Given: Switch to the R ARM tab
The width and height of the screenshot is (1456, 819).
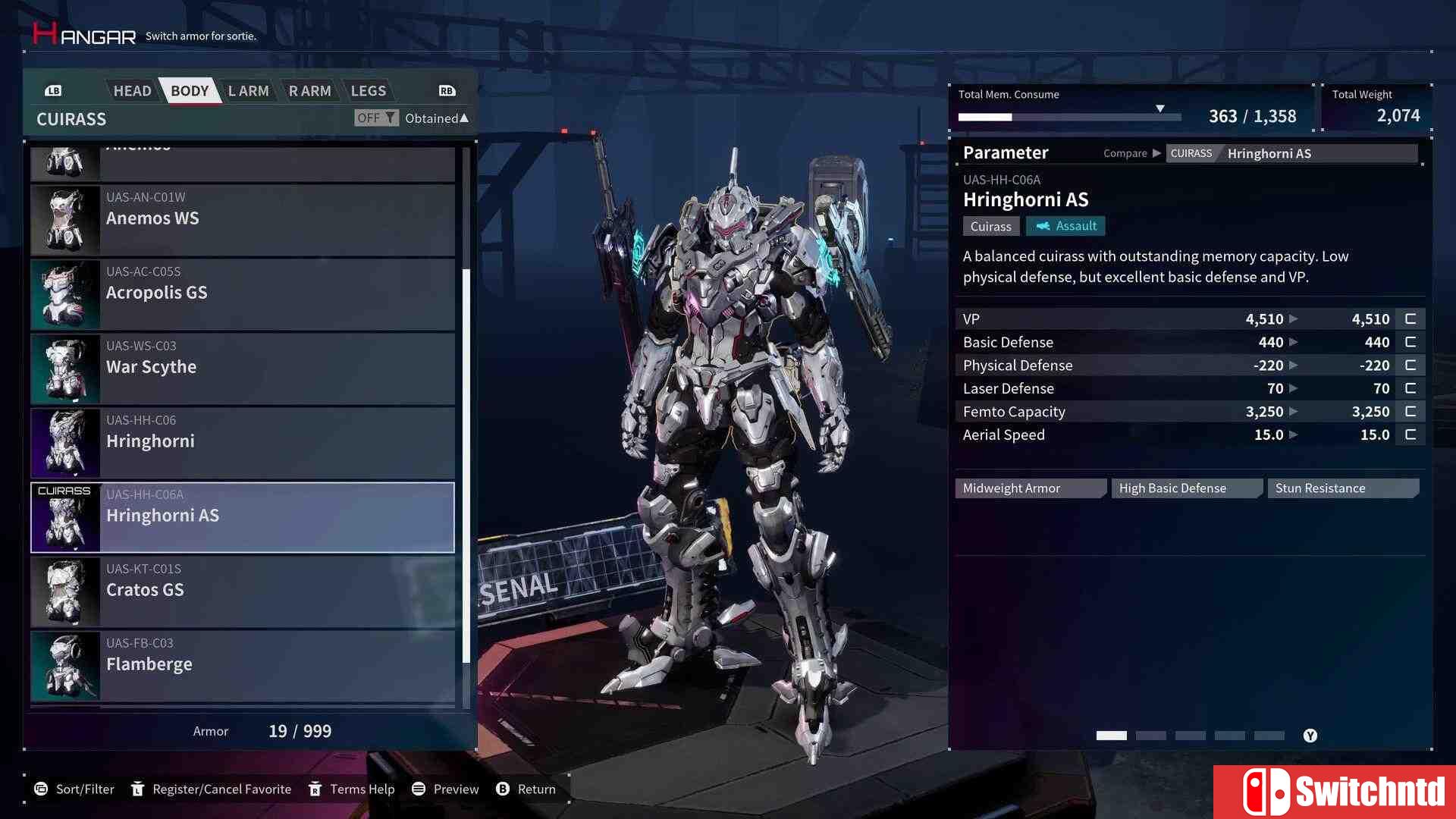Looking at the screenshot, I should click(x=309, y=91).
